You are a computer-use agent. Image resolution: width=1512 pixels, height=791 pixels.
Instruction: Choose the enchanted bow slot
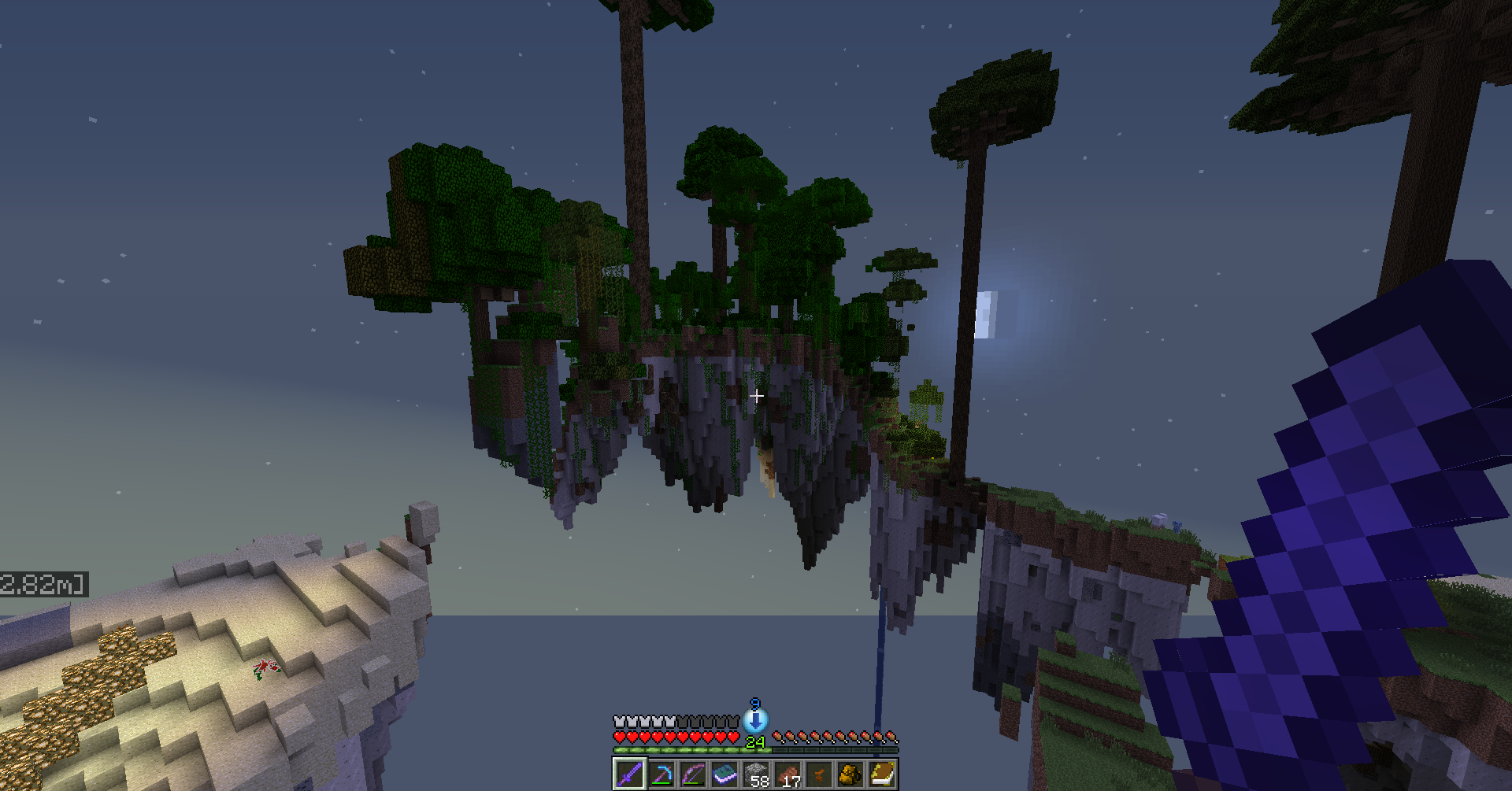[692, 774]
